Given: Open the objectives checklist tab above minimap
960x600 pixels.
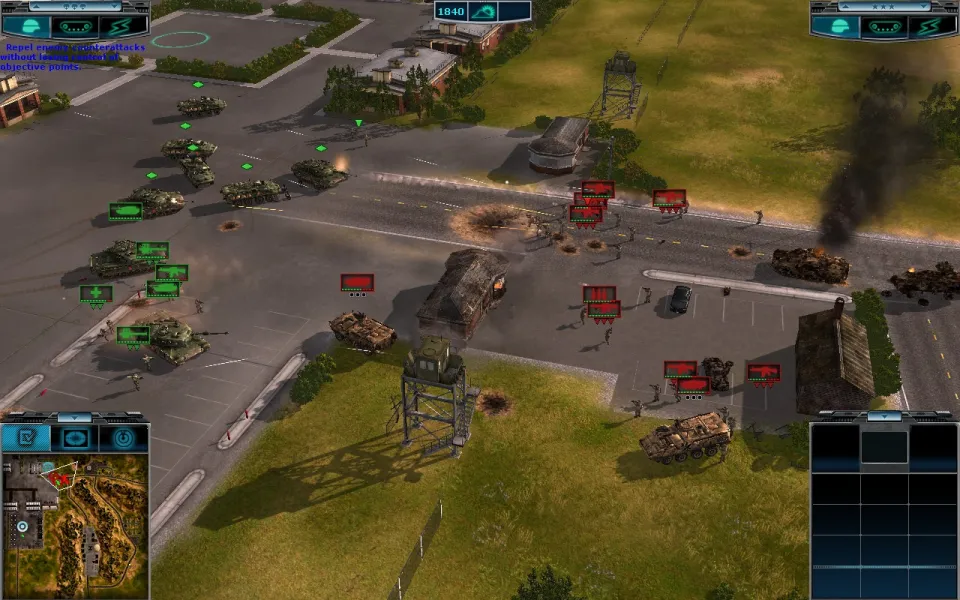Looking at the screenshot, I should coord(26,438).
